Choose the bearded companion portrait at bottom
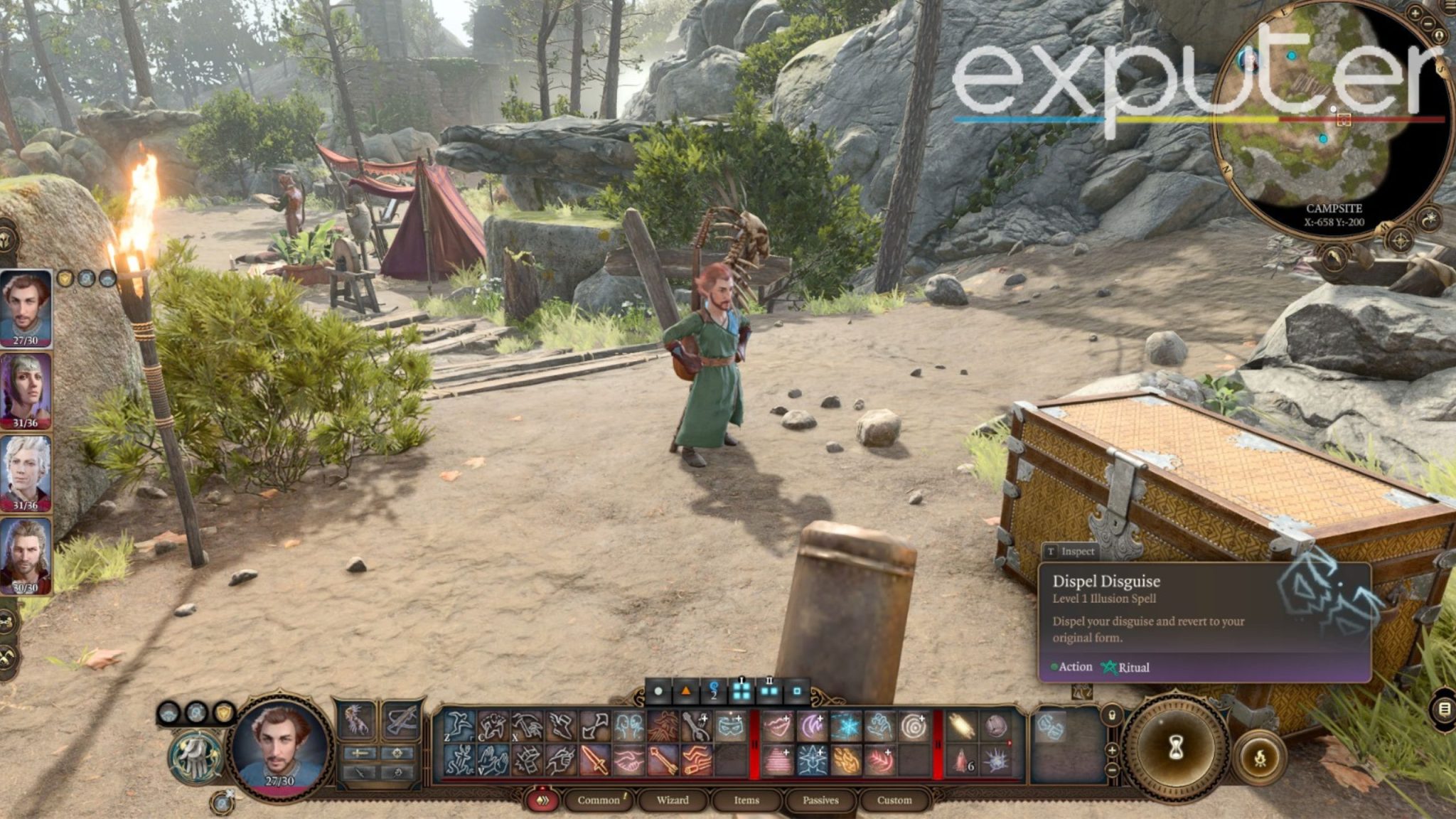1456x819 pixels. (26, 555)
